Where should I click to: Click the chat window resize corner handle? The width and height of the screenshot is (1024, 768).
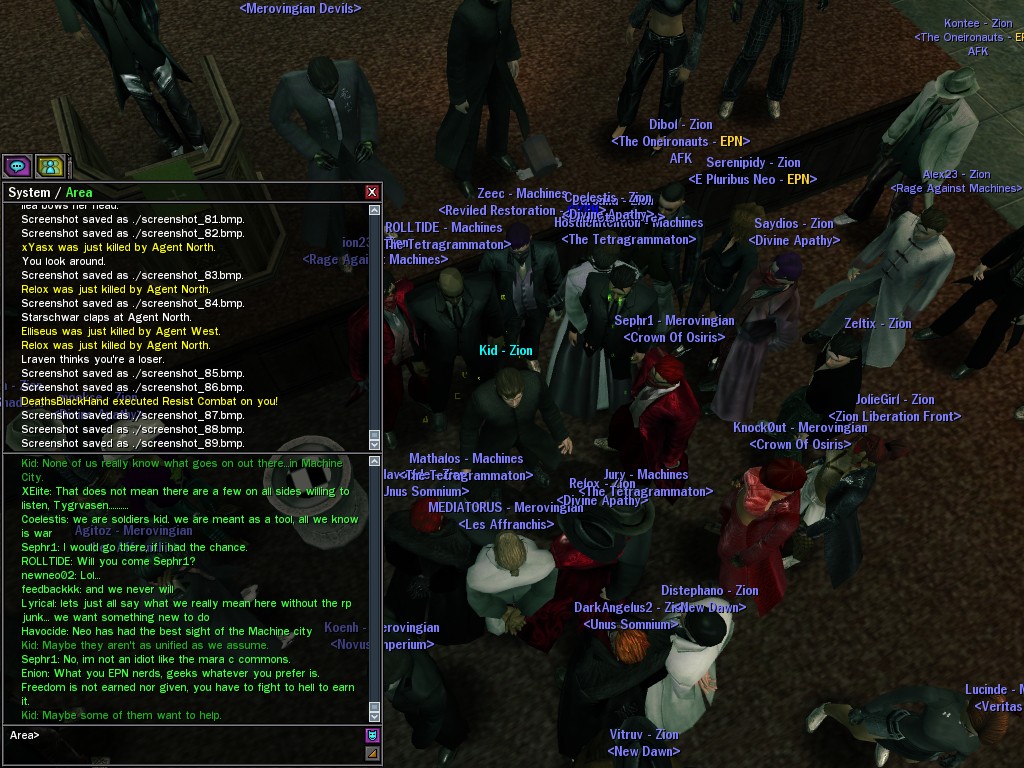(372, 753)
